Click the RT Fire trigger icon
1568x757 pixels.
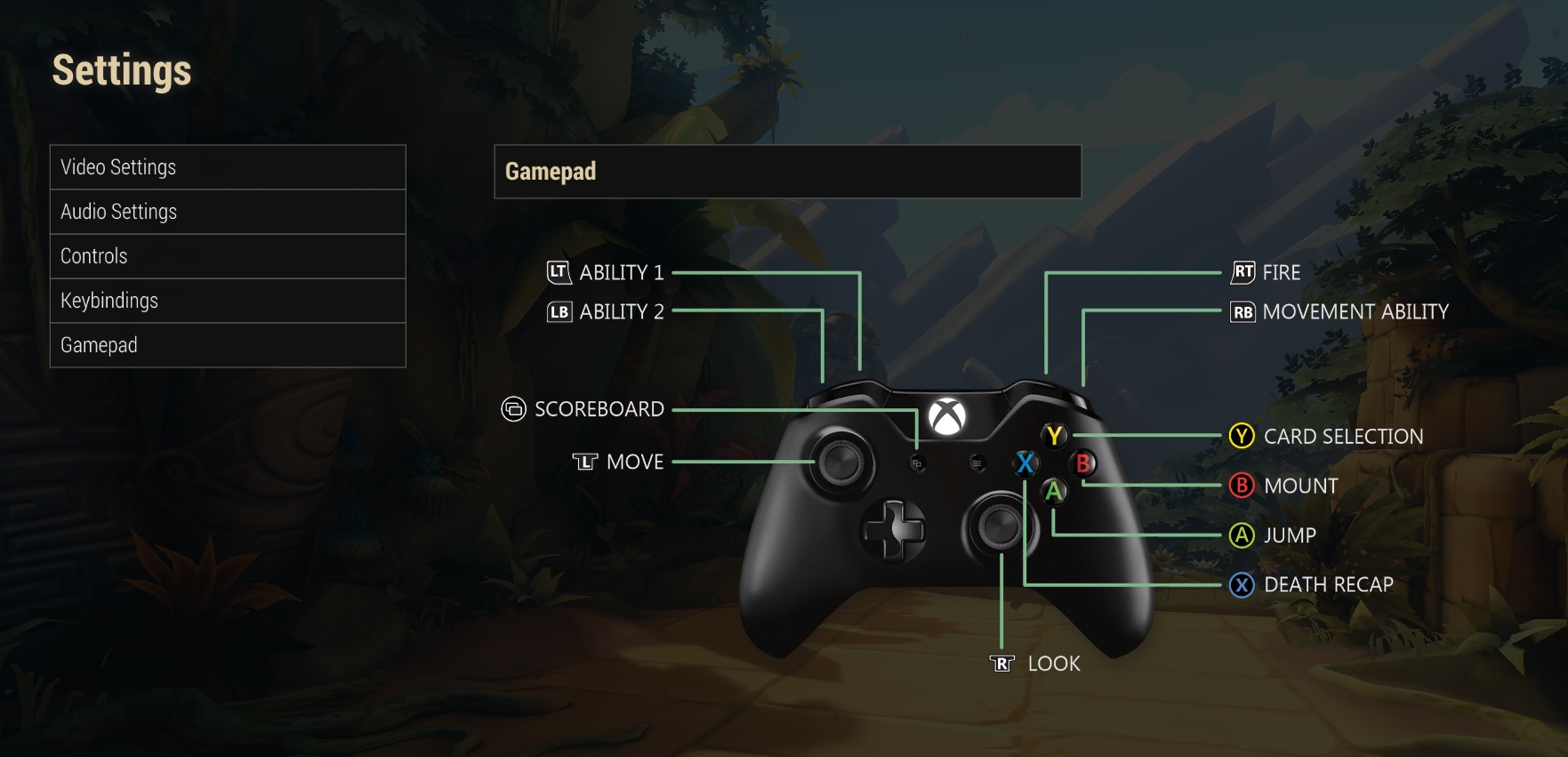click(1243, 273)
